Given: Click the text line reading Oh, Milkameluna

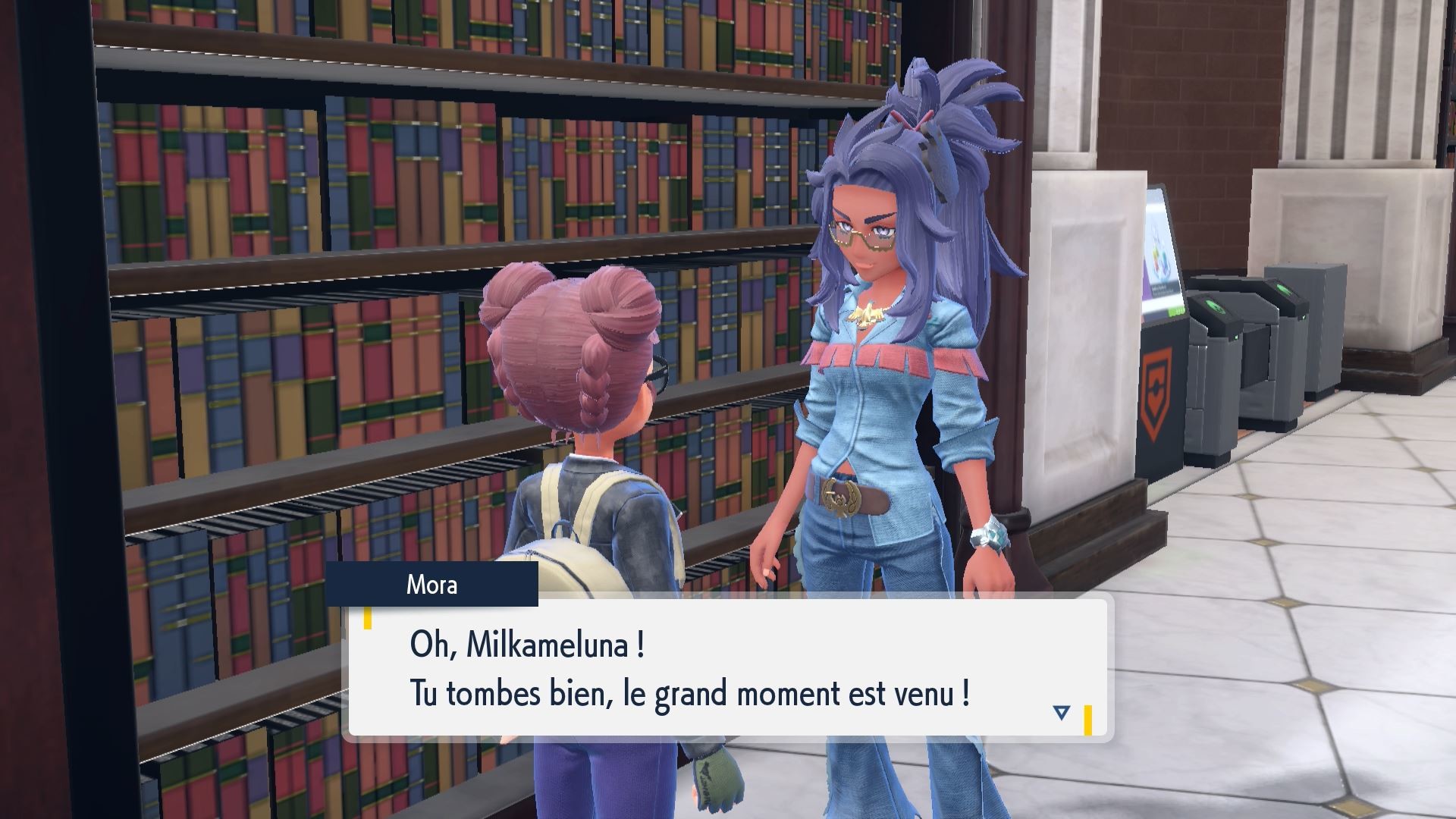Looking at the screenshot, I should tap(531, 645).
